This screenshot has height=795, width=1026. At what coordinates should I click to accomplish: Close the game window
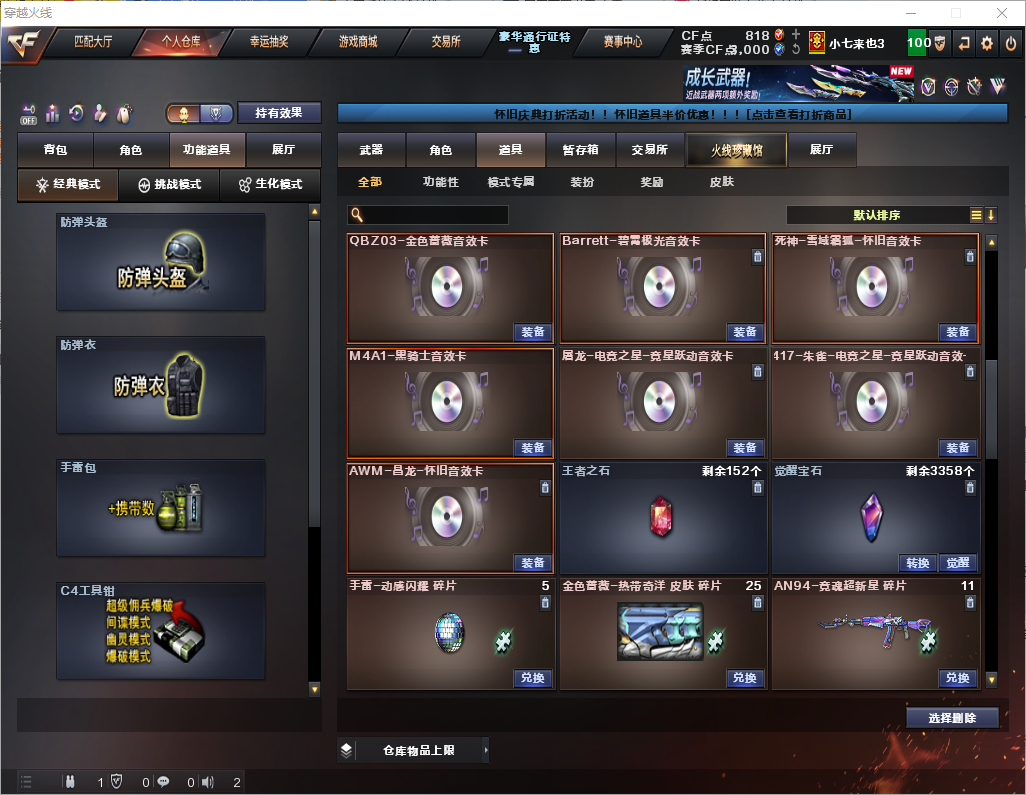1001,13
